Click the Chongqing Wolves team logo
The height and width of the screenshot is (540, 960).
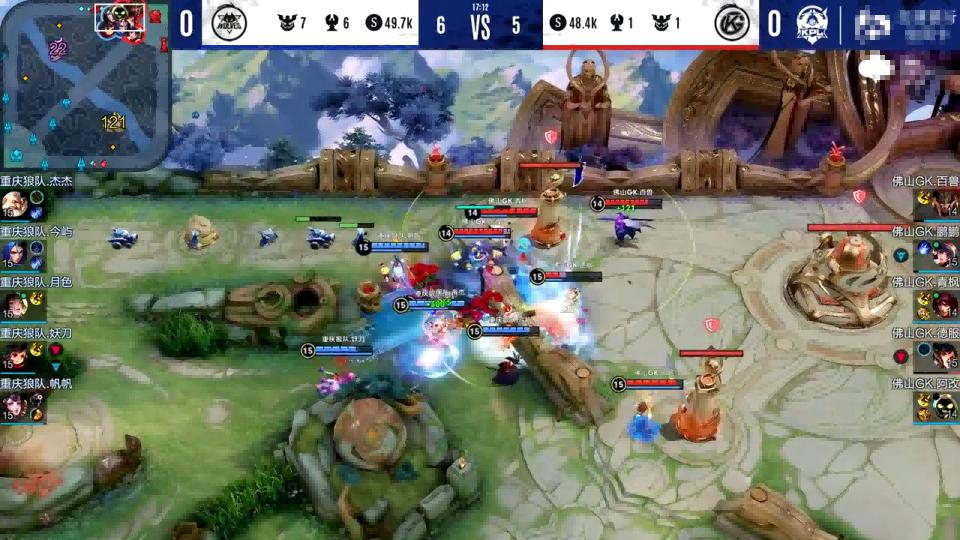coord(228,22)
